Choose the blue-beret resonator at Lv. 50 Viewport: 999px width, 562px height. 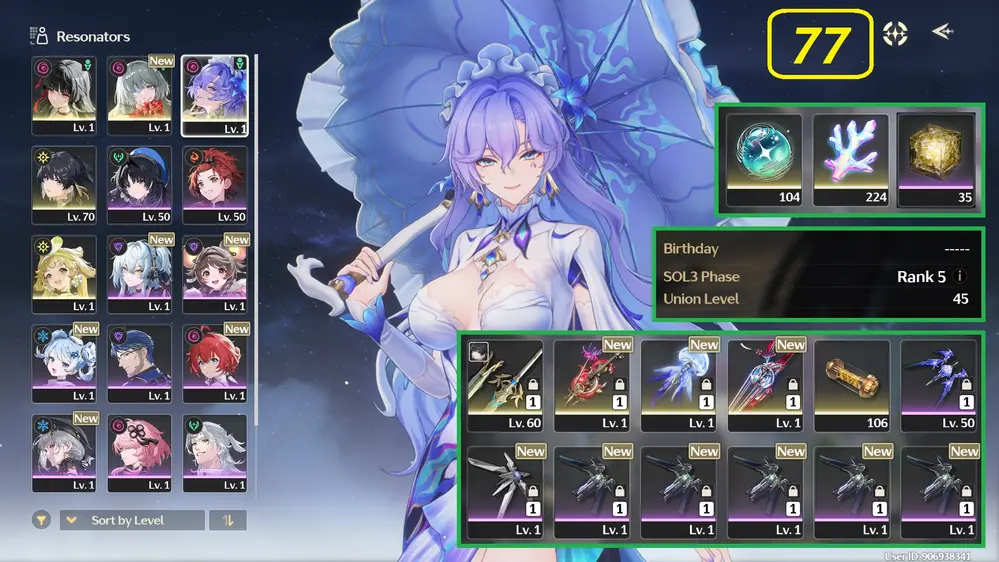139,184
